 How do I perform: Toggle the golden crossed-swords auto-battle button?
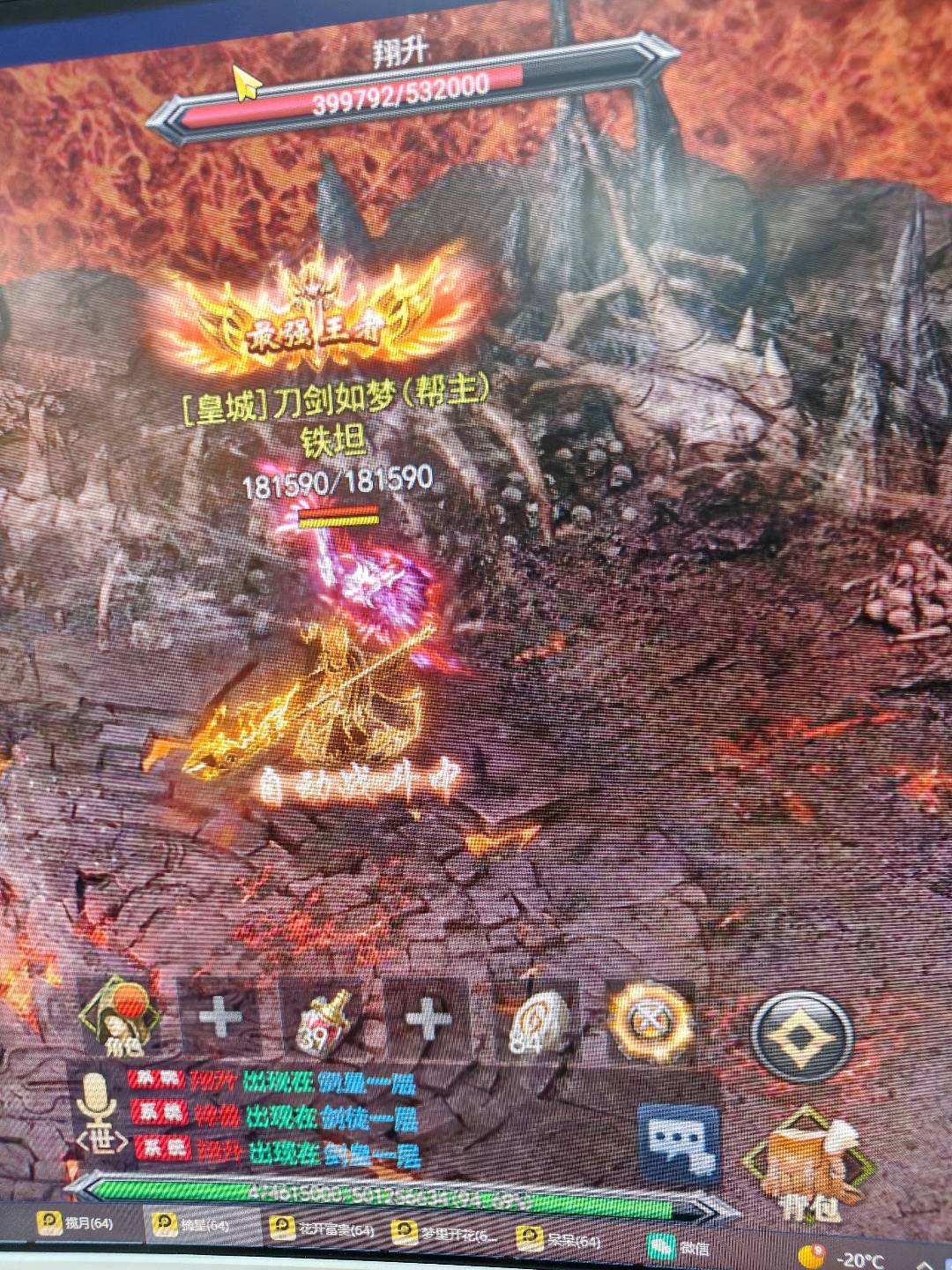[x=651, y=1023]
